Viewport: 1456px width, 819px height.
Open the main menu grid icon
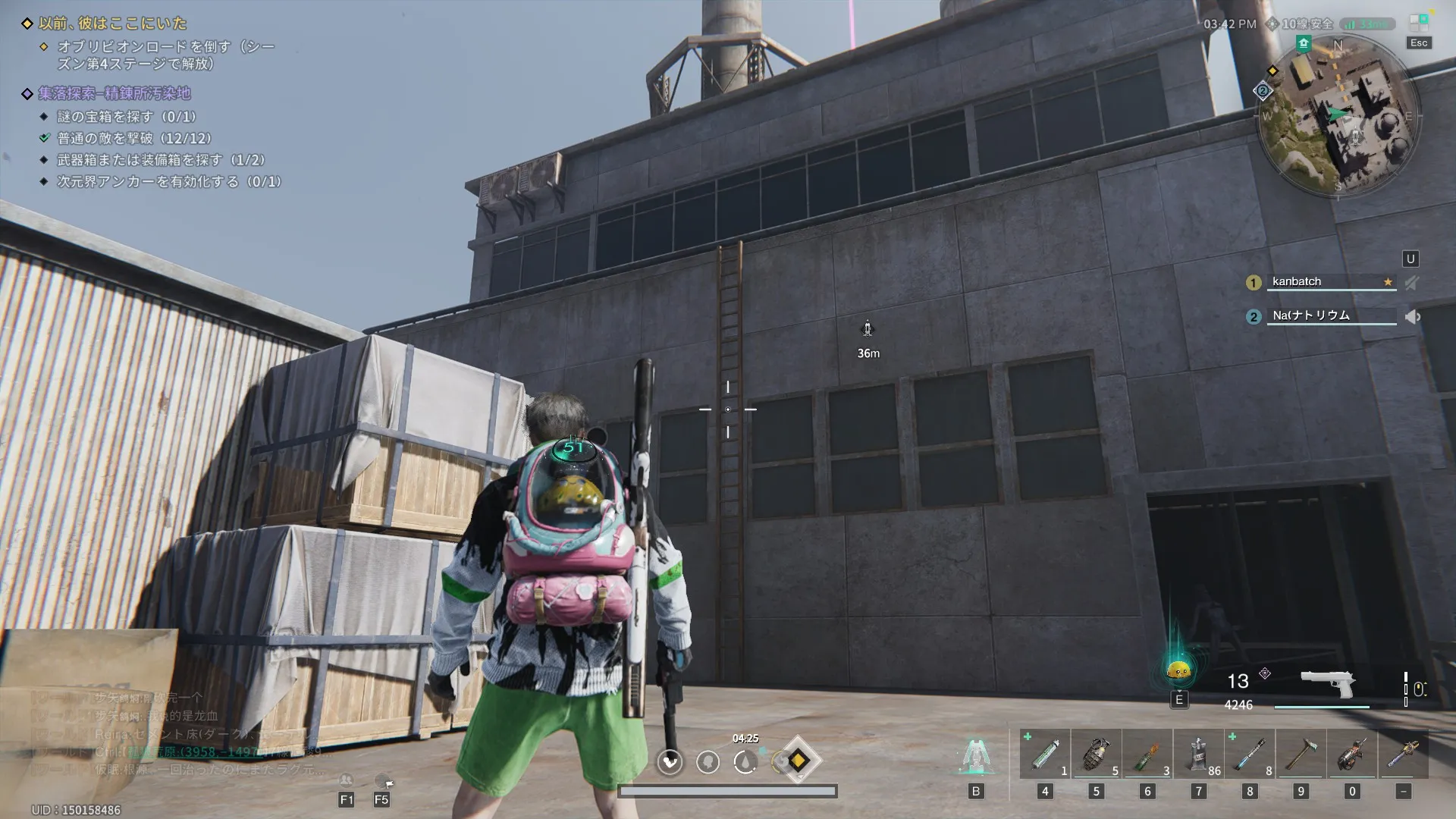pos(1418,23)
